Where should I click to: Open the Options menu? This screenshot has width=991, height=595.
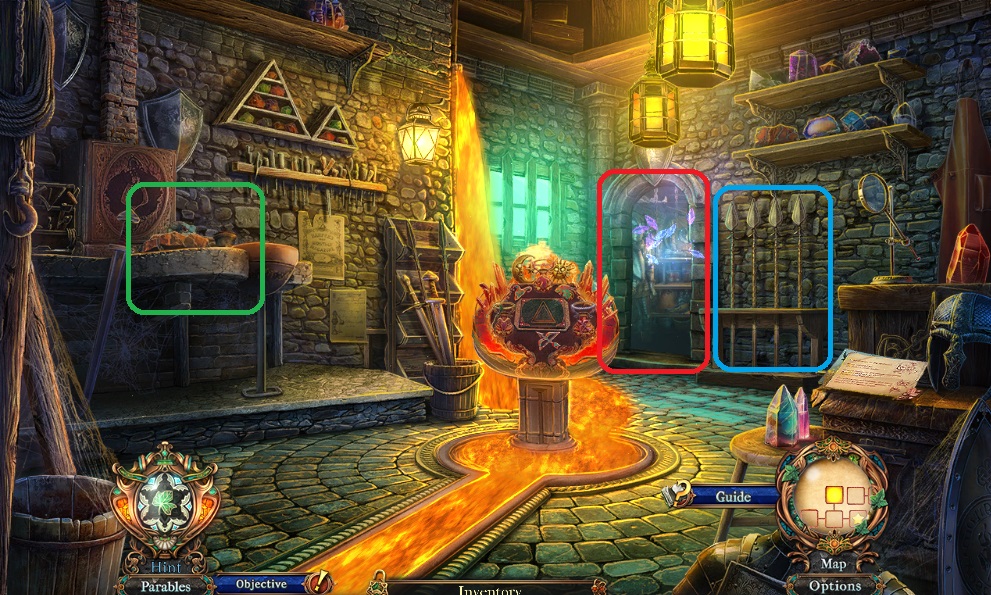coord(835,586)
